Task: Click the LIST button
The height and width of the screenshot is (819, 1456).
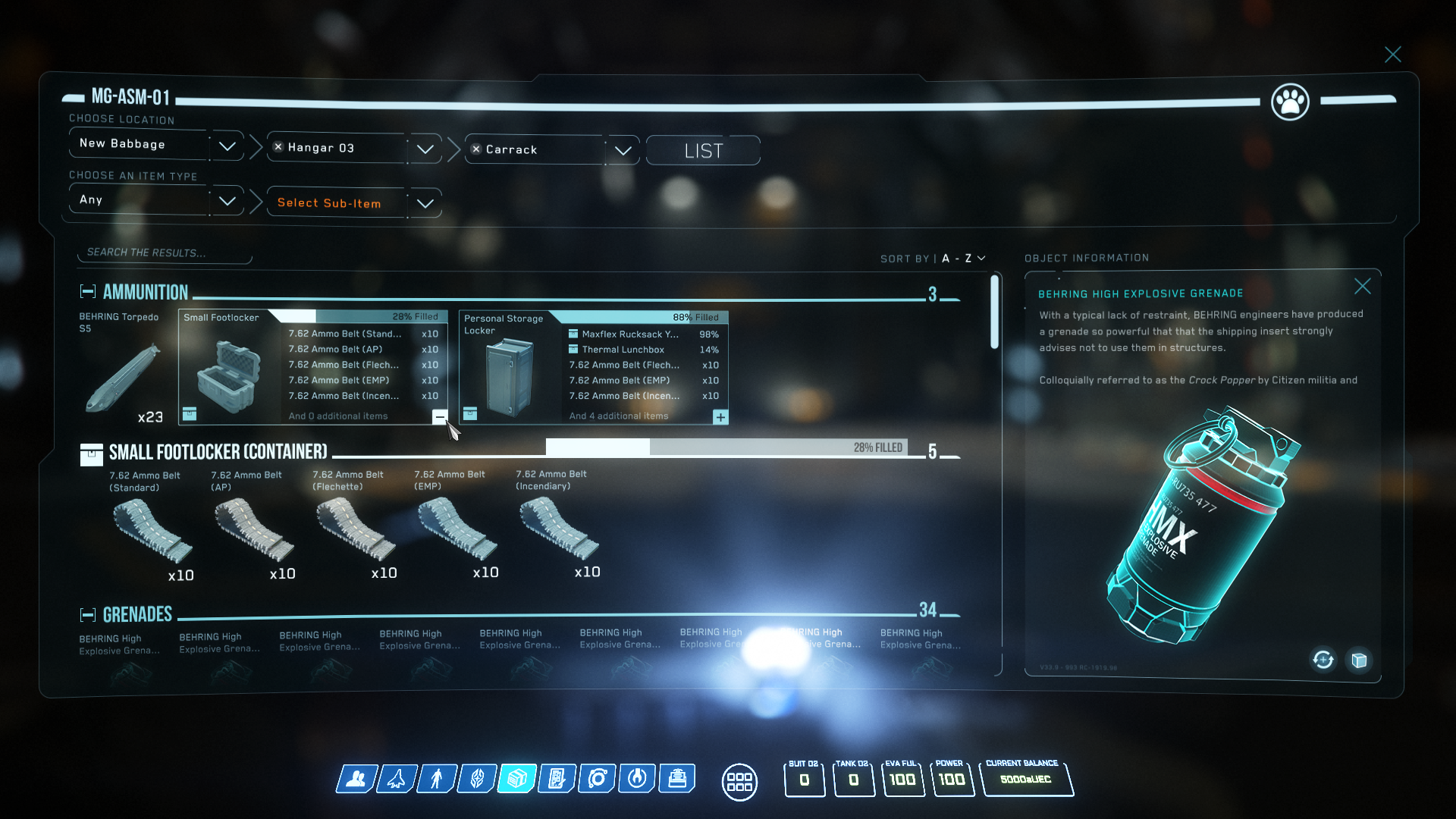Action: point(703,151)
